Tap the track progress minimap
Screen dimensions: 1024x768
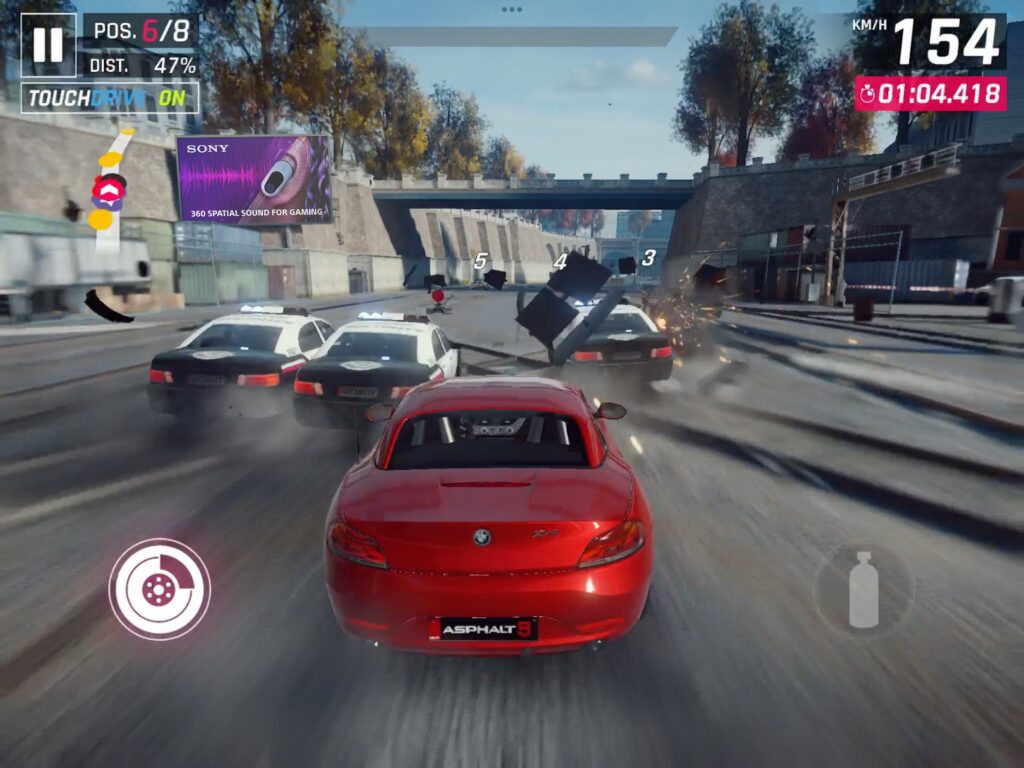tap(109, 190)
